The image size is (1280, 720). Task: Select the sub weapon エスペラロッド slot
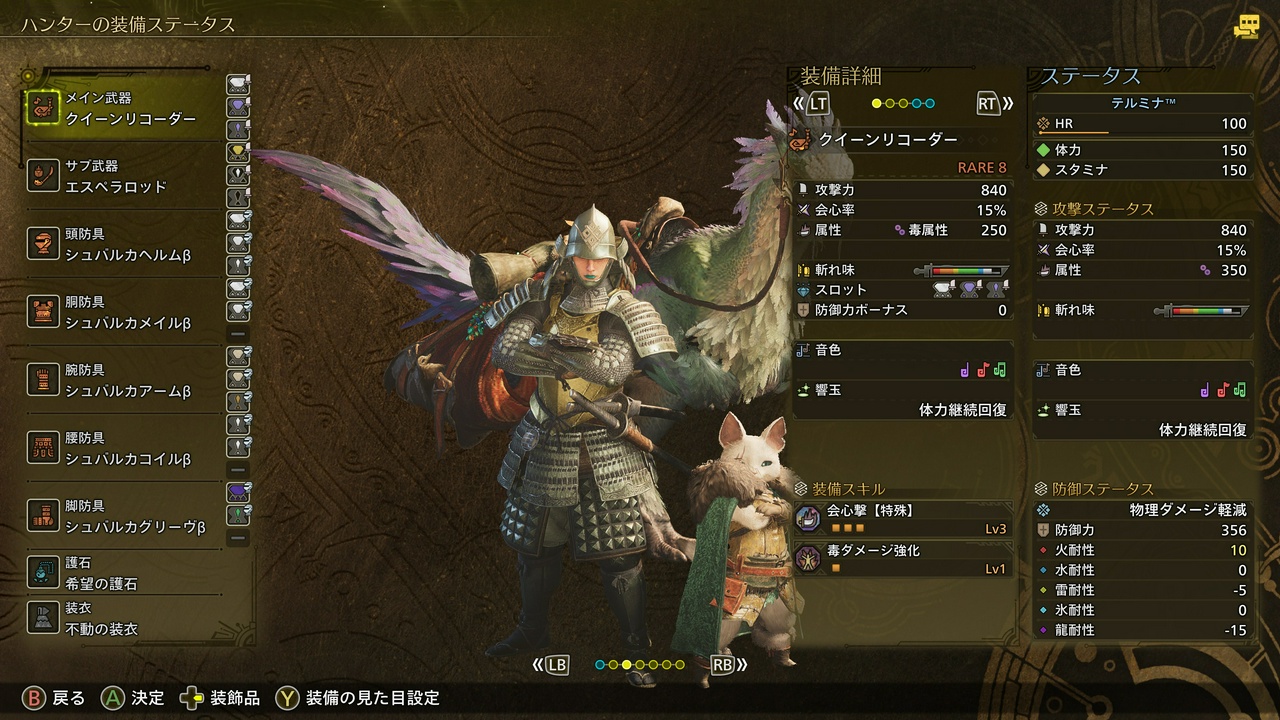tap(122, 176)
